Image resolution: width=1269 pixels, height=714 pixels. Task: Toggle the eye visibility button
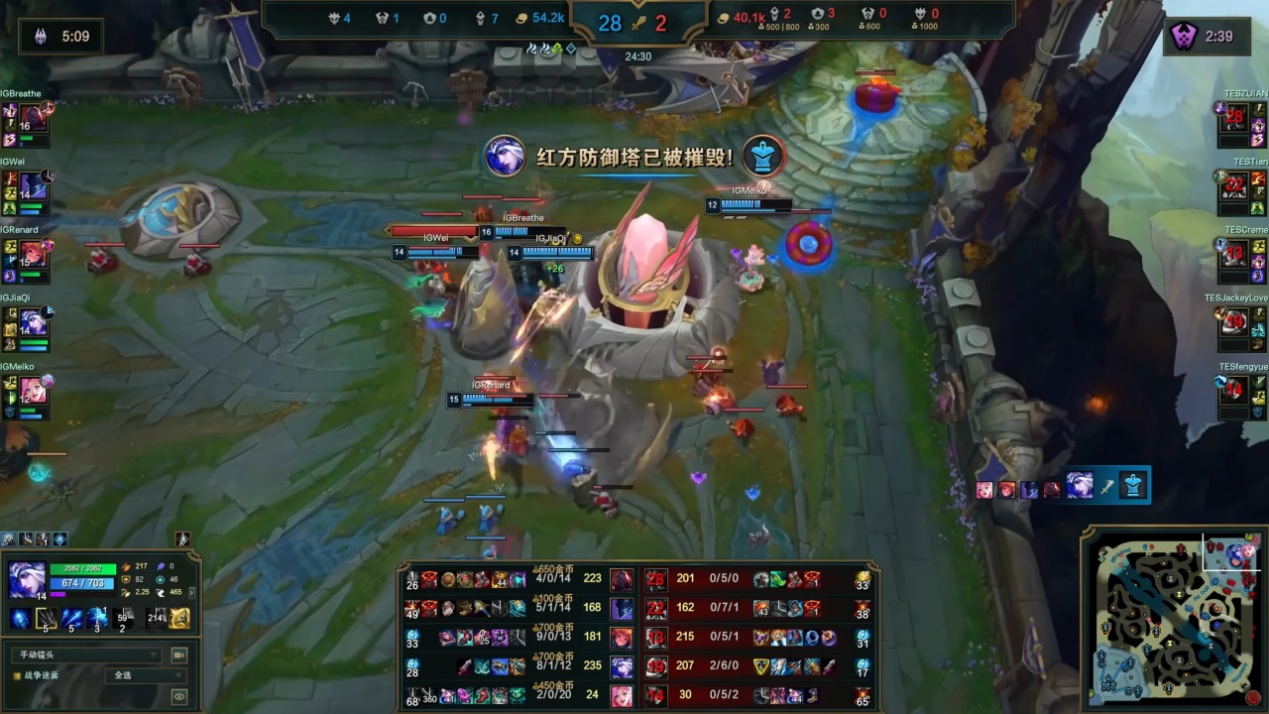point(180,697)
